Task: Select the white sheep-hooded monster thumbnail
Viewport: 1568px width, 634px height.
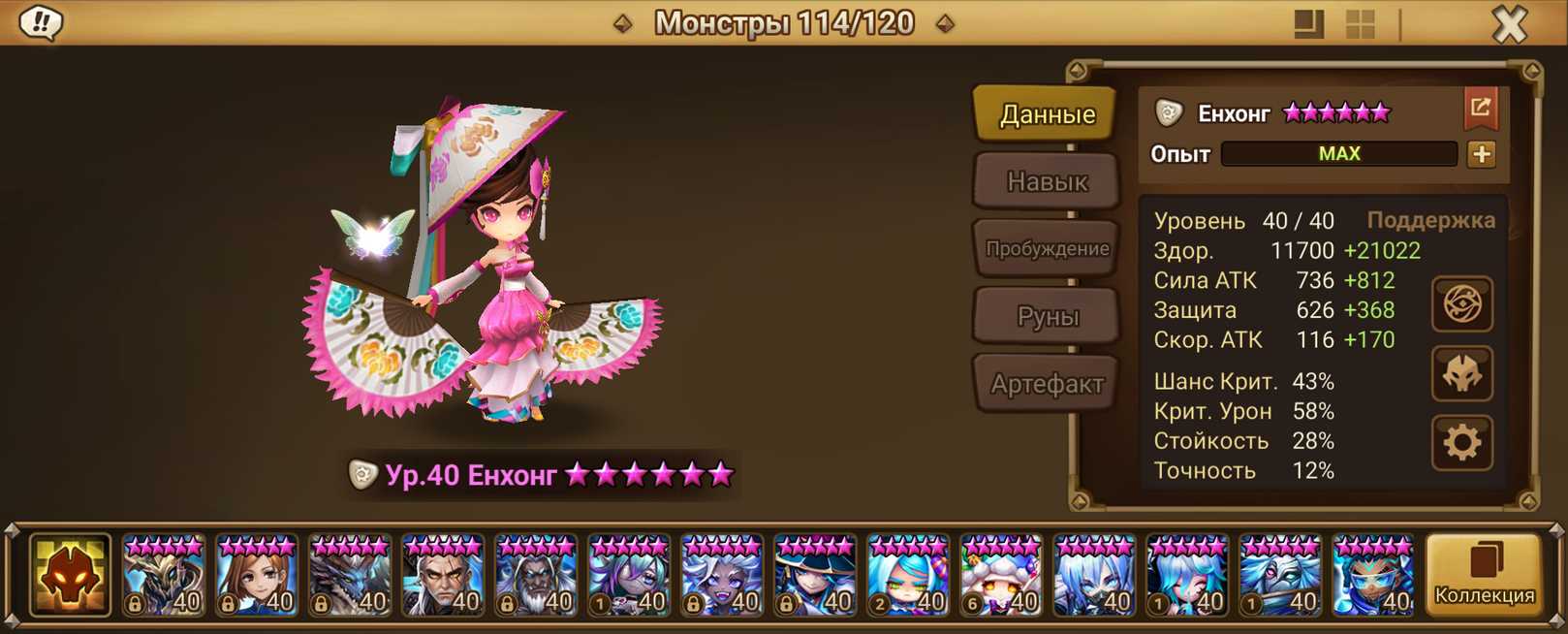Action: (x=1000, y=576)
